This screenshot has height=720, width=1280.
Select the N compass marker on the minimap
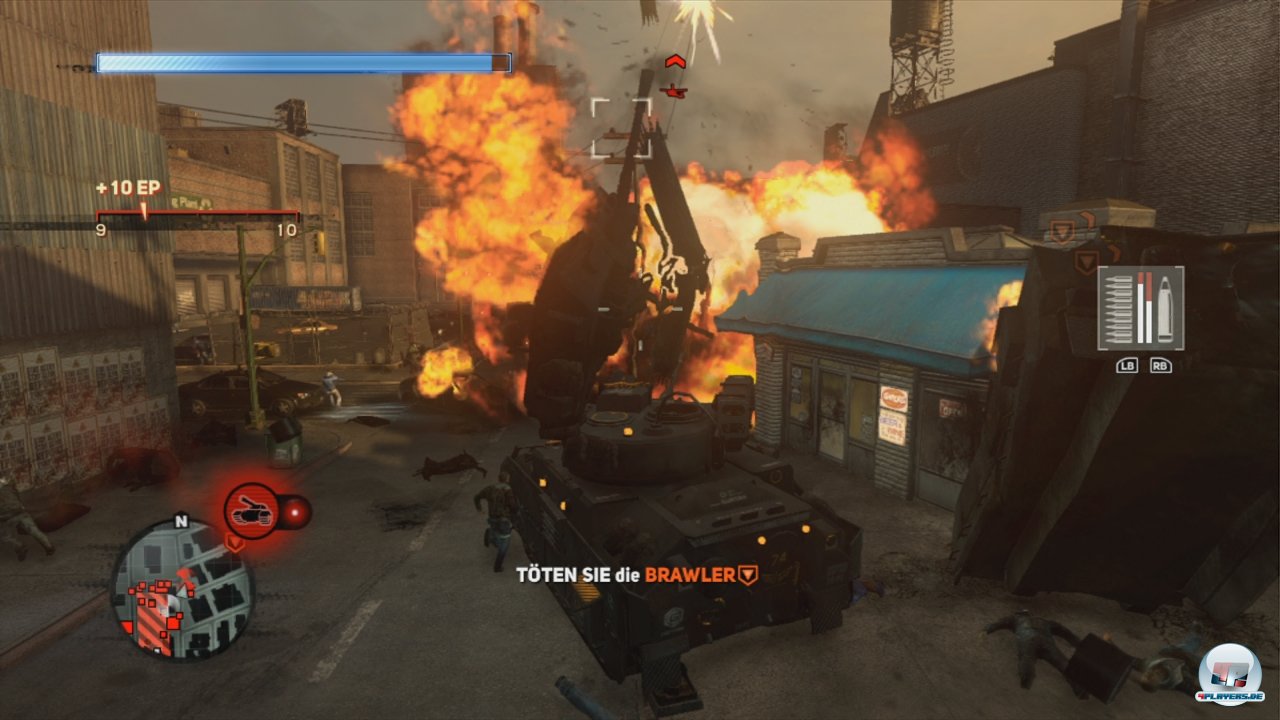(181, 523)
